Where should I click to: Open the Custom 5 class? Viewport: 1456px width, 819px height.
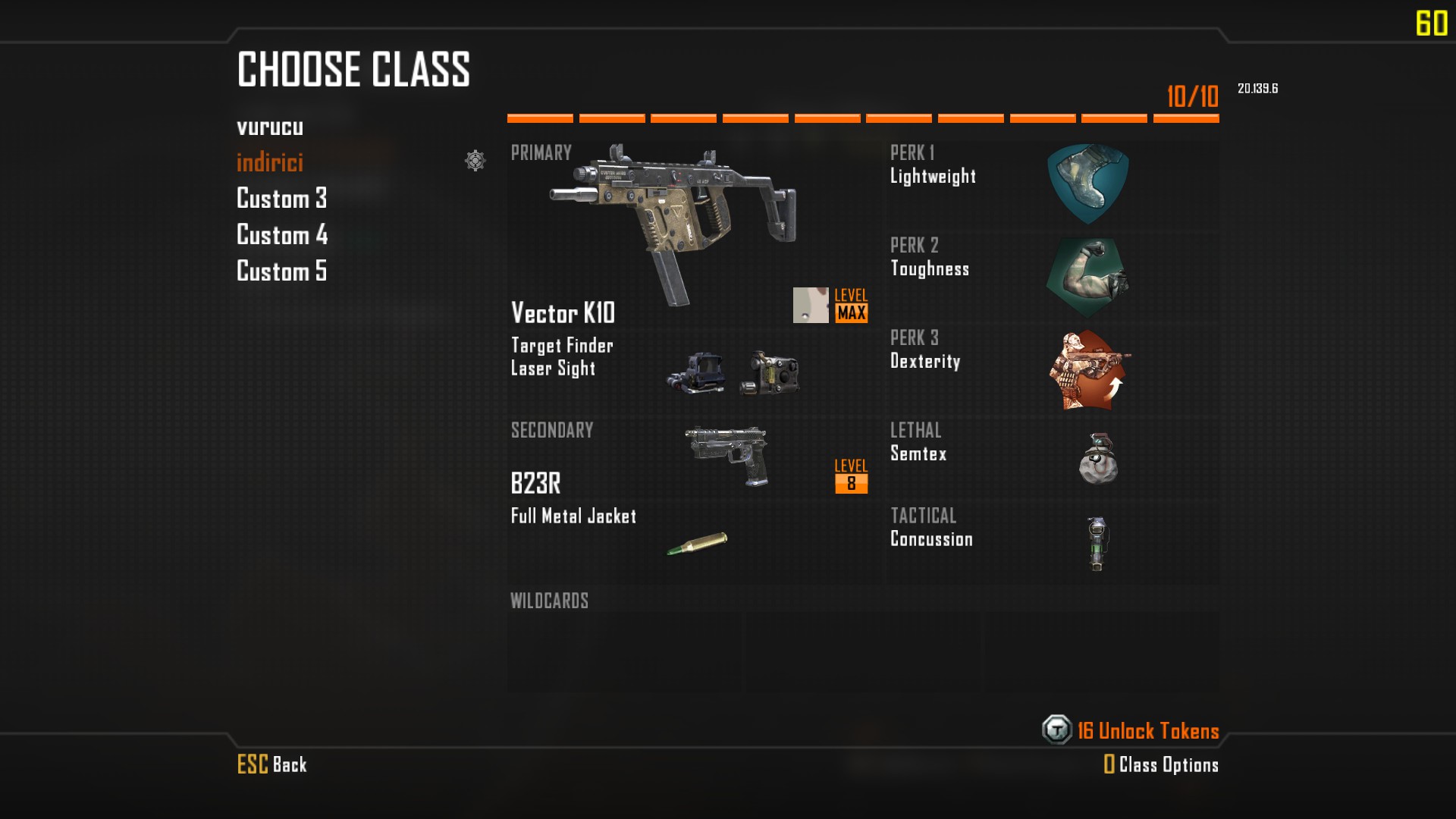(281, 271)
